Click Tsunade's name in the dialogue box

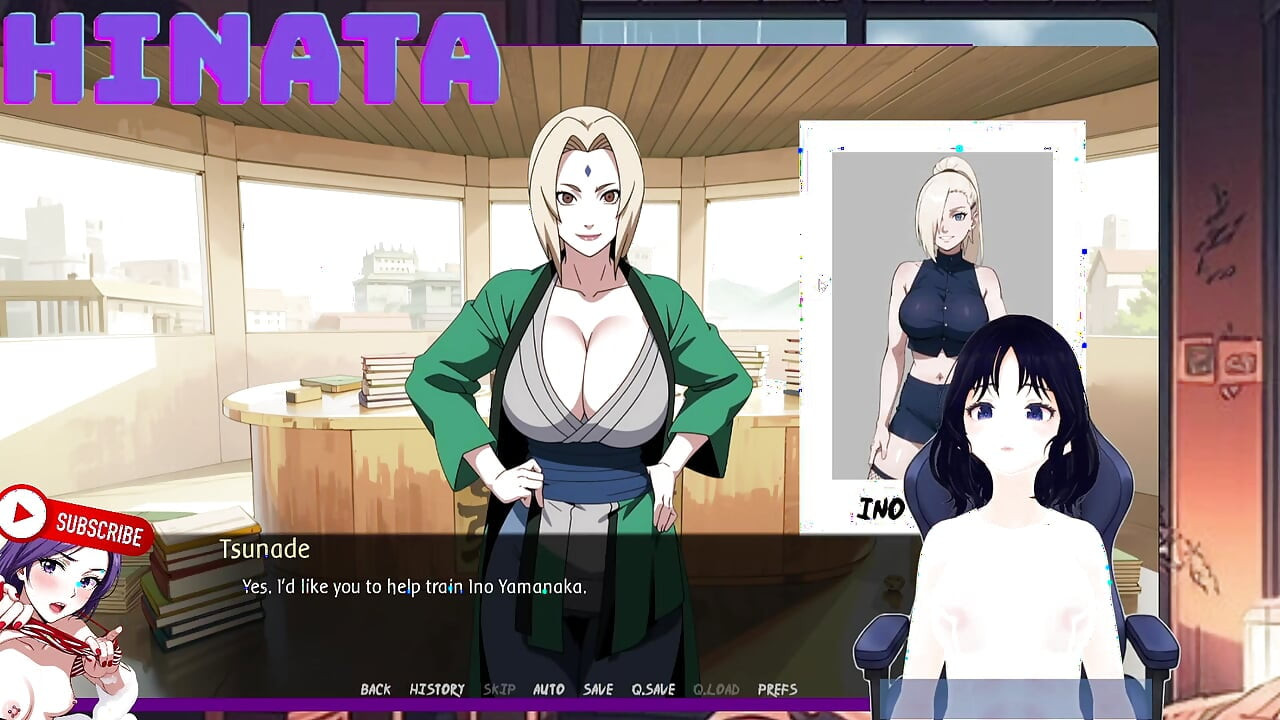point(265,549)
